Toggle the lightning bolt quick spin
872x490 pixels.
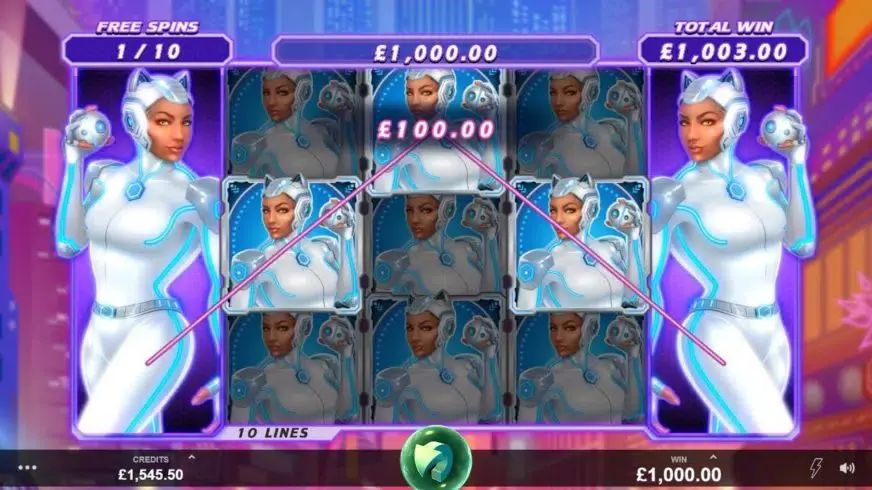click(x=816, y=467)
